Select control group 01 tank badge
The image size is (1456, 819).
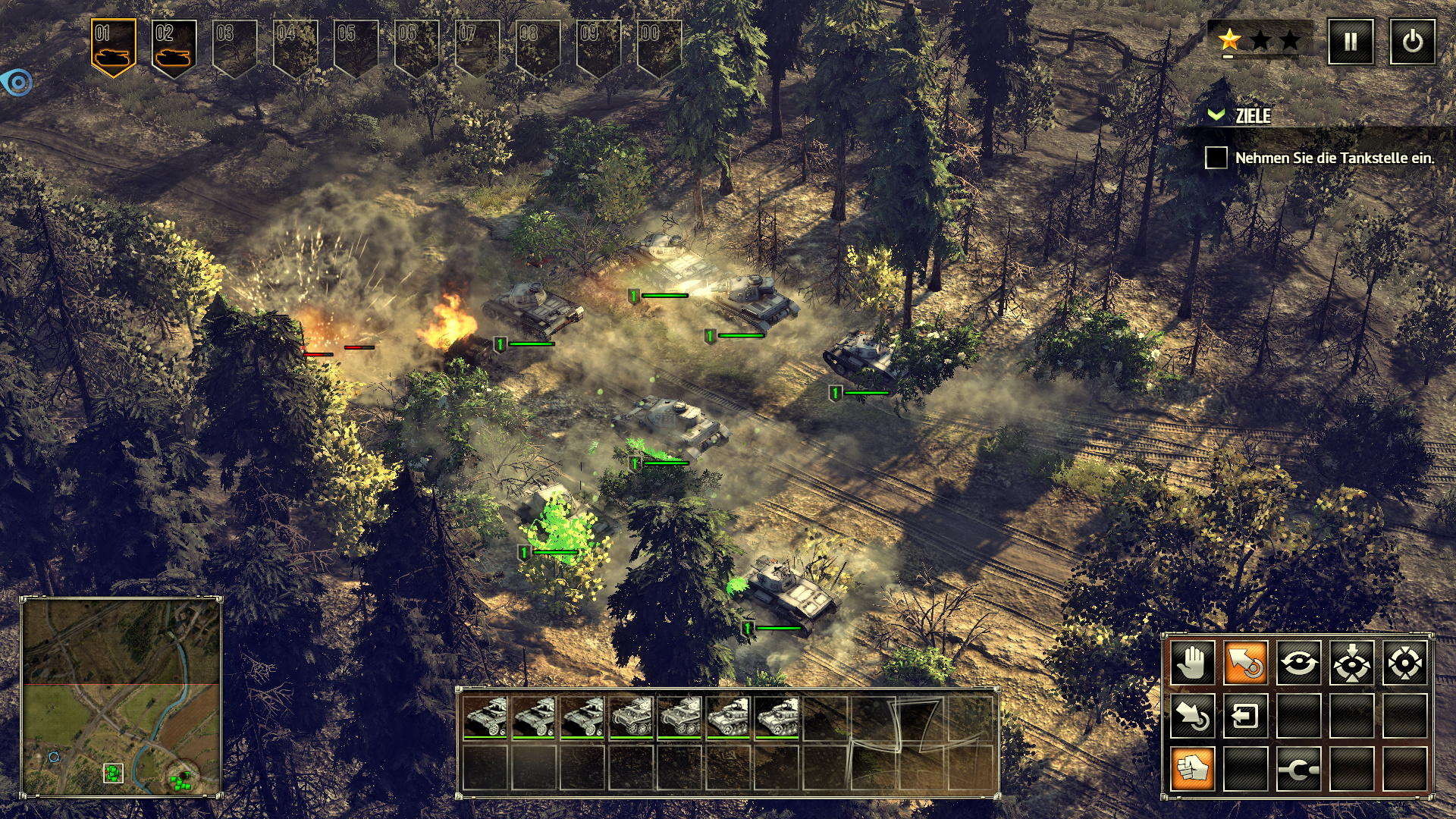pyautogui.click(x=113, y=47)
